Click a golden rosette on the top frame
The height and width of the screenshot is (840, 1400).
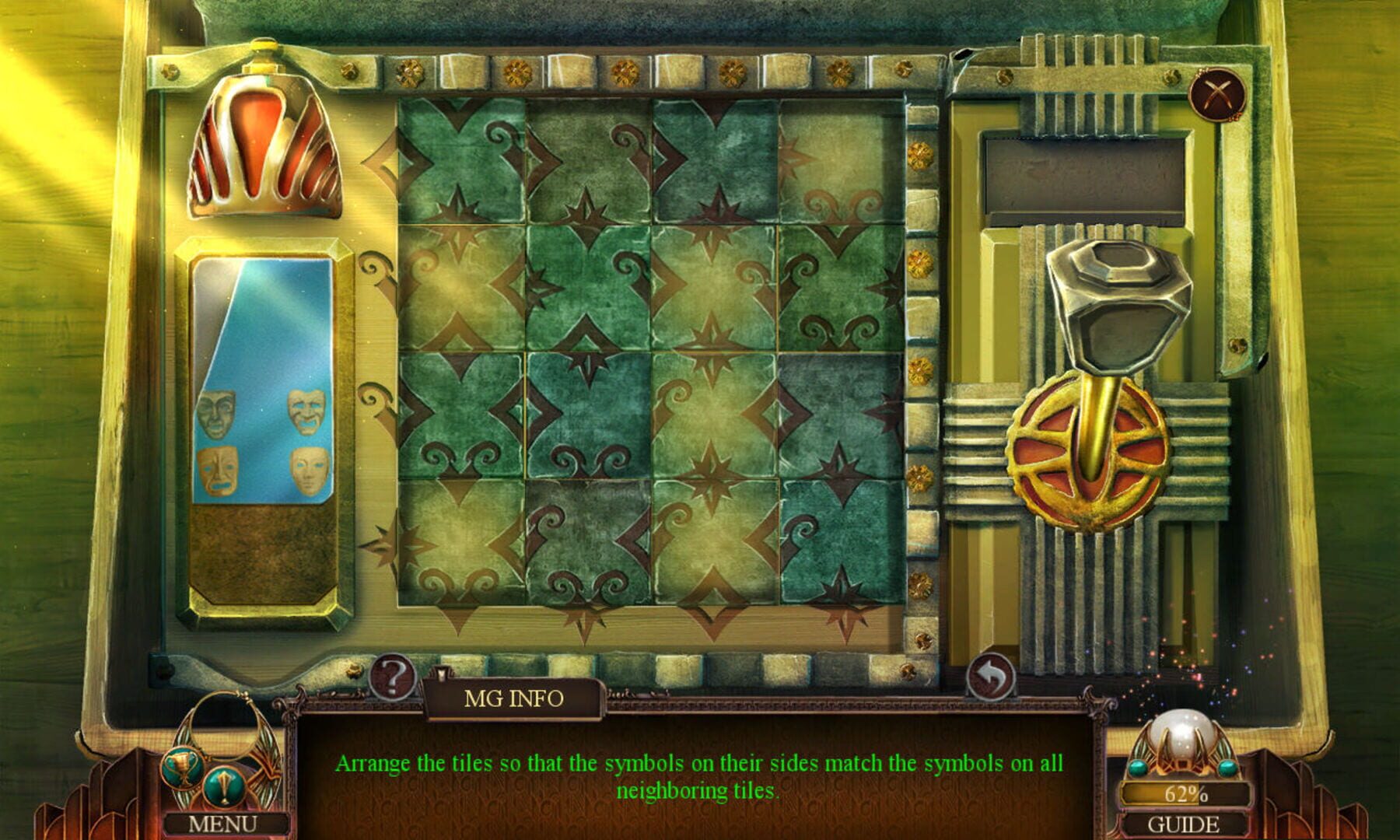click(408, 72)
